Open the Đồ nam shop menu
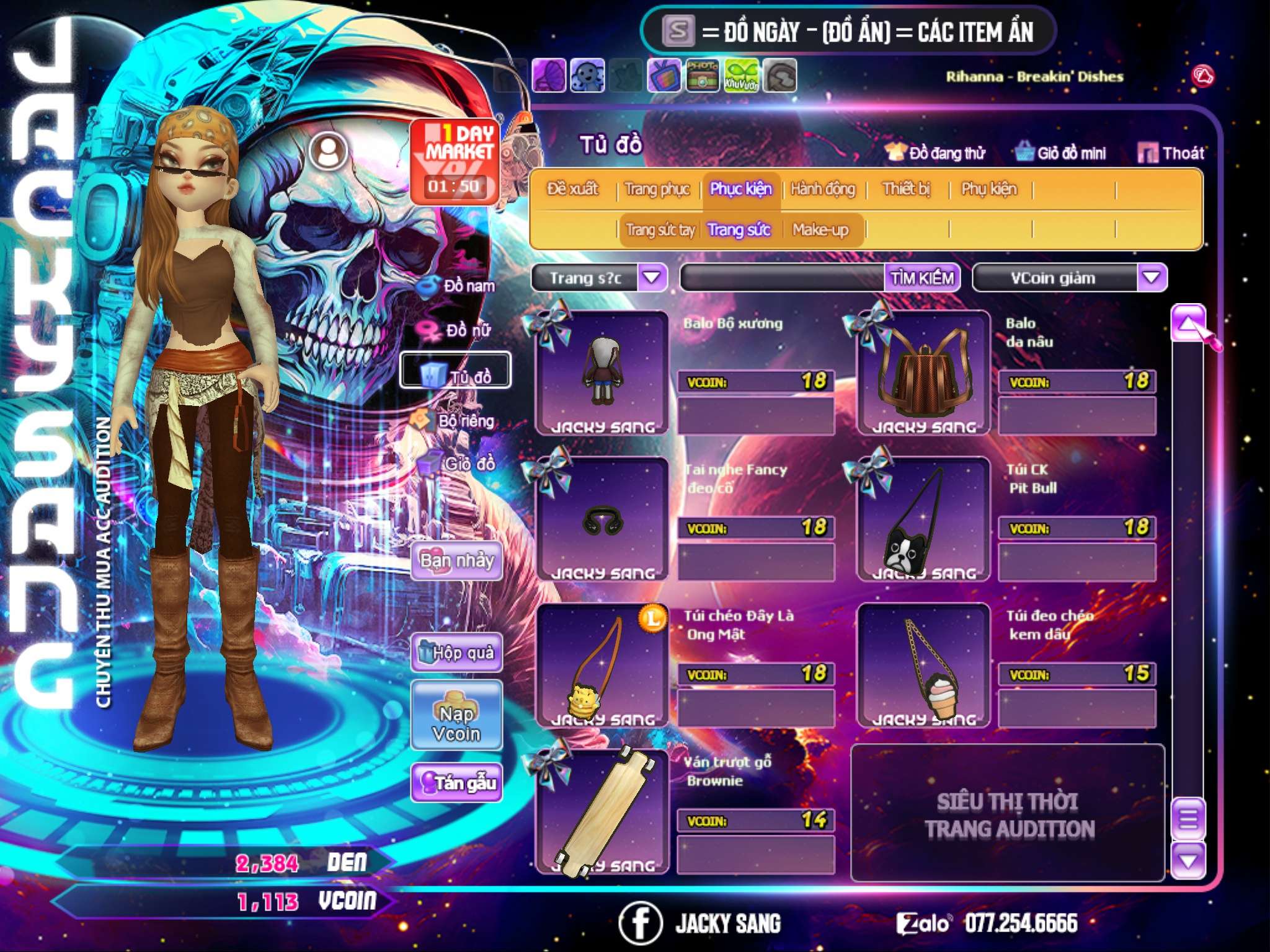1270x952 pixels. 458,286
